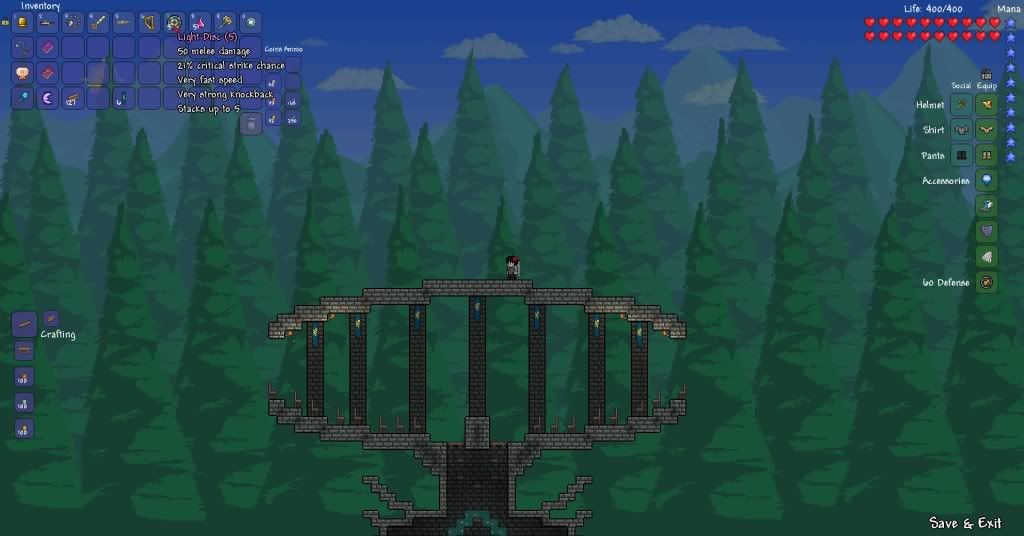Click the mushroom-cap item in inventory
Image resolution: width=1024 pixels, height=536 pixels.
click(x=23, y=73)
